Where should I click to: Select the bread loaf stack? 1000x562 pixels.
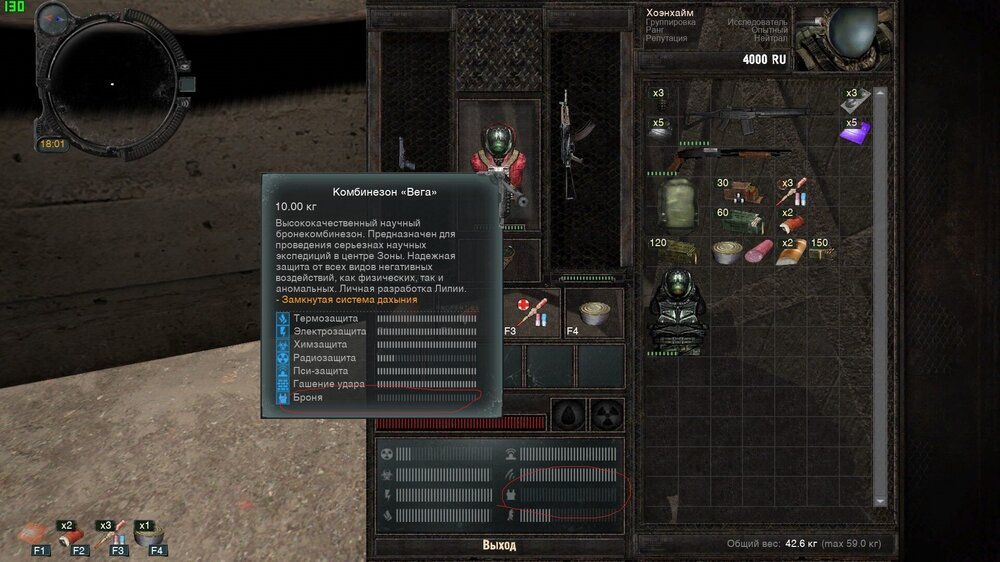(792, 251)
